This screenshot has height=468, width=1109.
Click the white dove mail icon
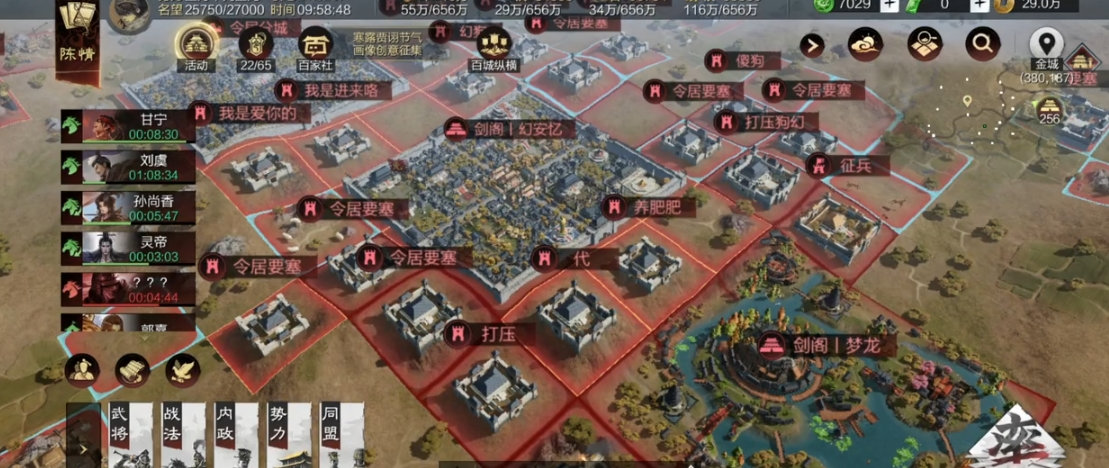click(183, 371)
